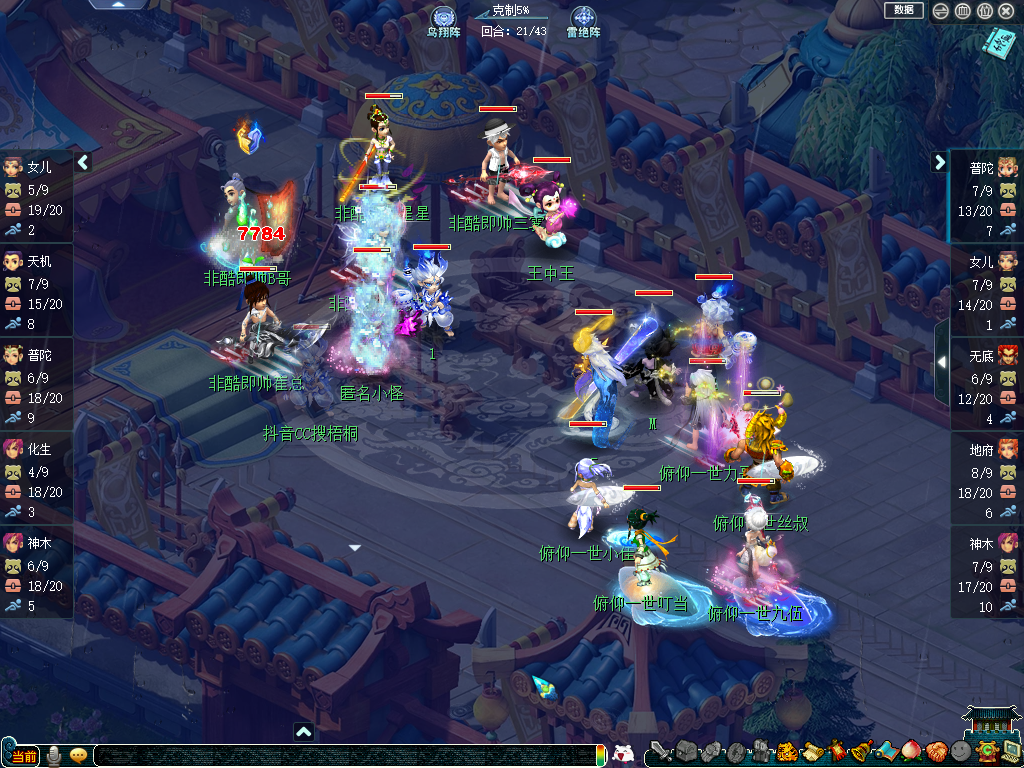Activate the microphone voice chat button
1024x768 pixels.
53,755
